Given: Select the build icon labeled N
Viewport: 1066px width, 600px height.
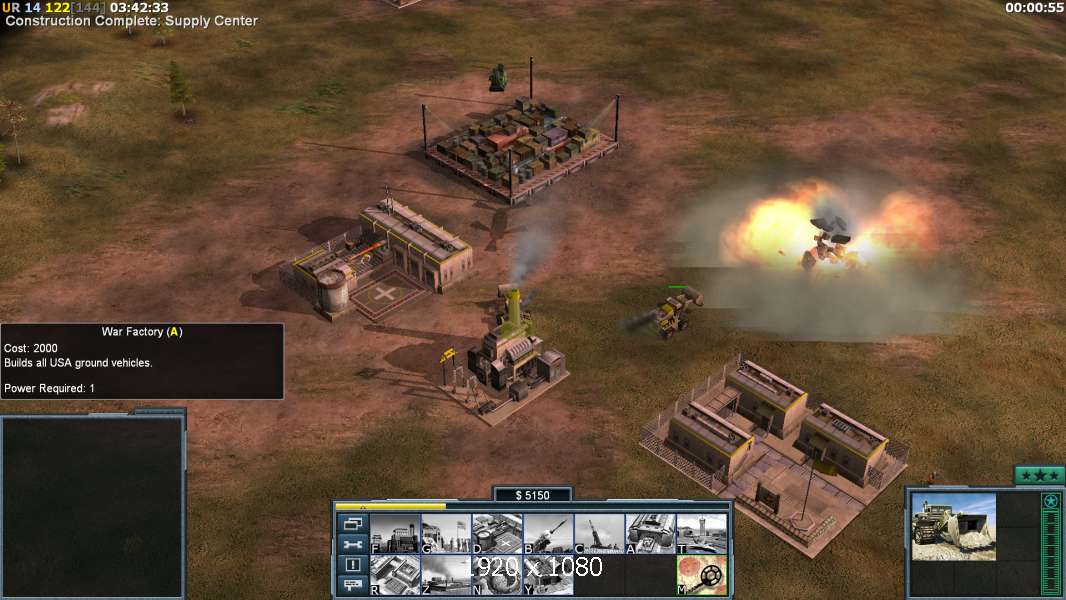Looking at the screenshot, I should click(x=497, y=575).
